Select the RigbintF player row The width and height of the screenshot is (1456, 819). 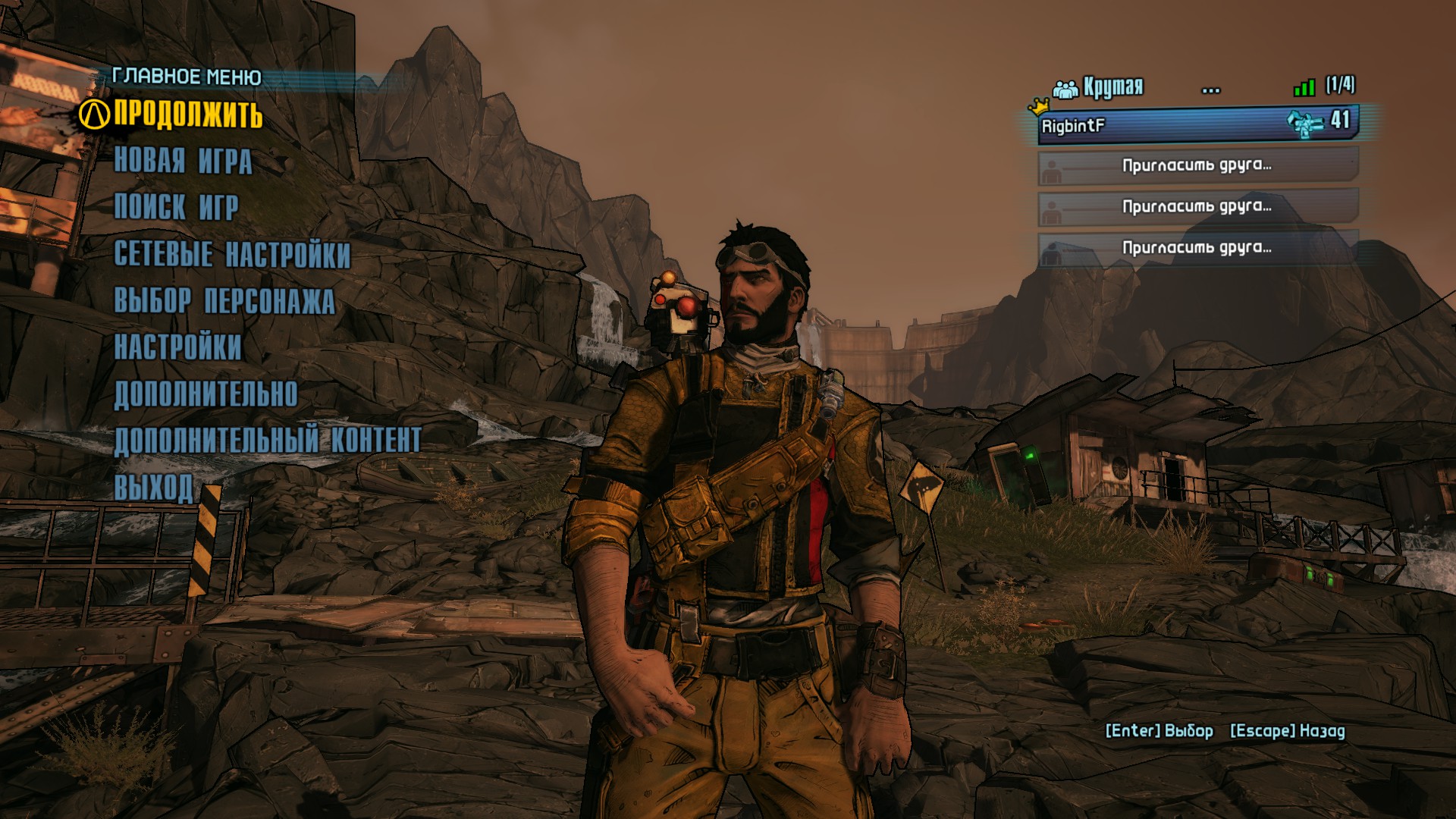[x=1197, y=125]
